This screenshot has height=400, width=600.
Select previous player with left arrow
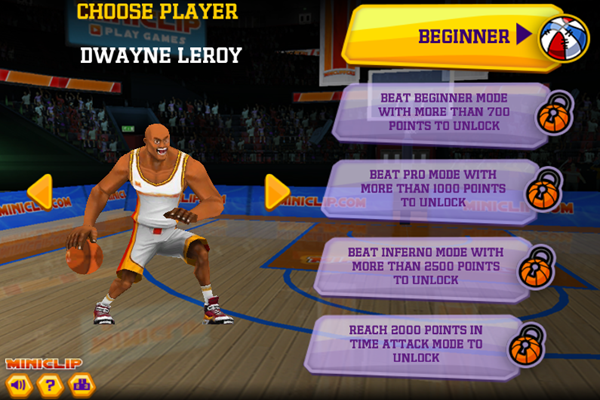pos(40,192)
